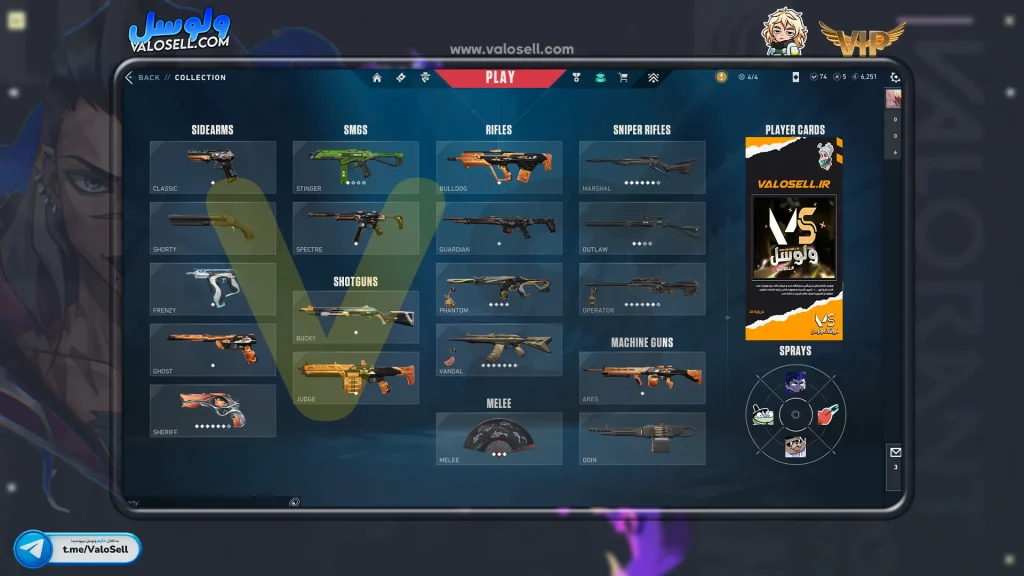Open the store shopping cart icon

[623, 78]
